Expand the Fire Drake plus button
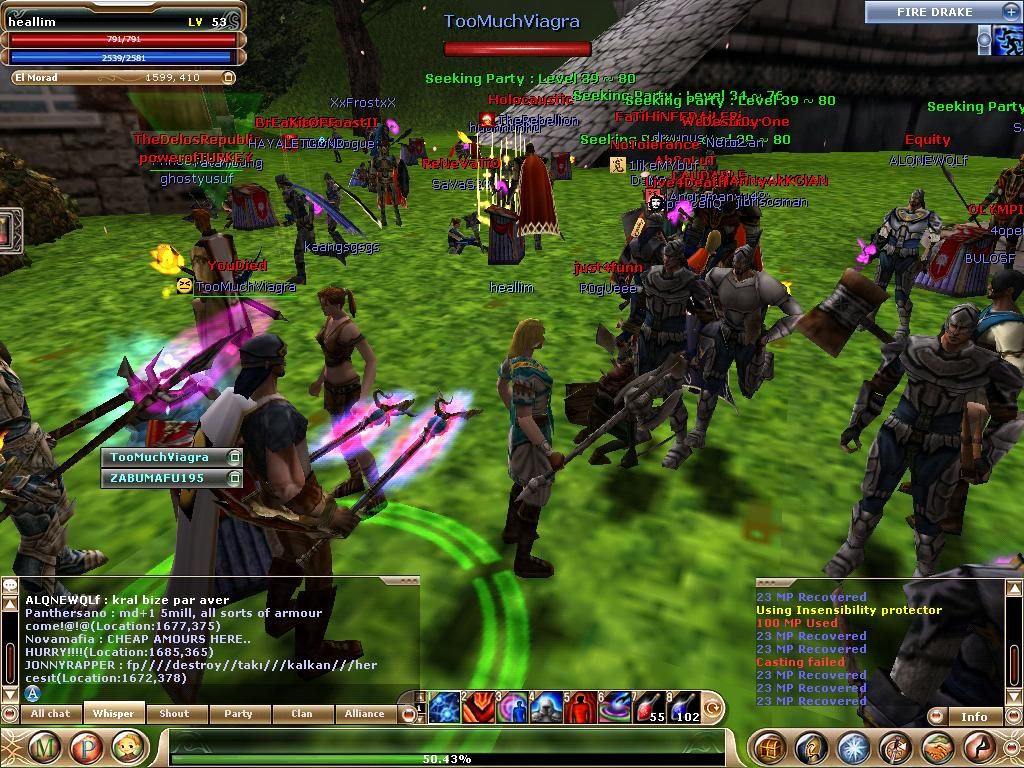The width and height of the screenshot is (1024, 768). coord(1010,11)
